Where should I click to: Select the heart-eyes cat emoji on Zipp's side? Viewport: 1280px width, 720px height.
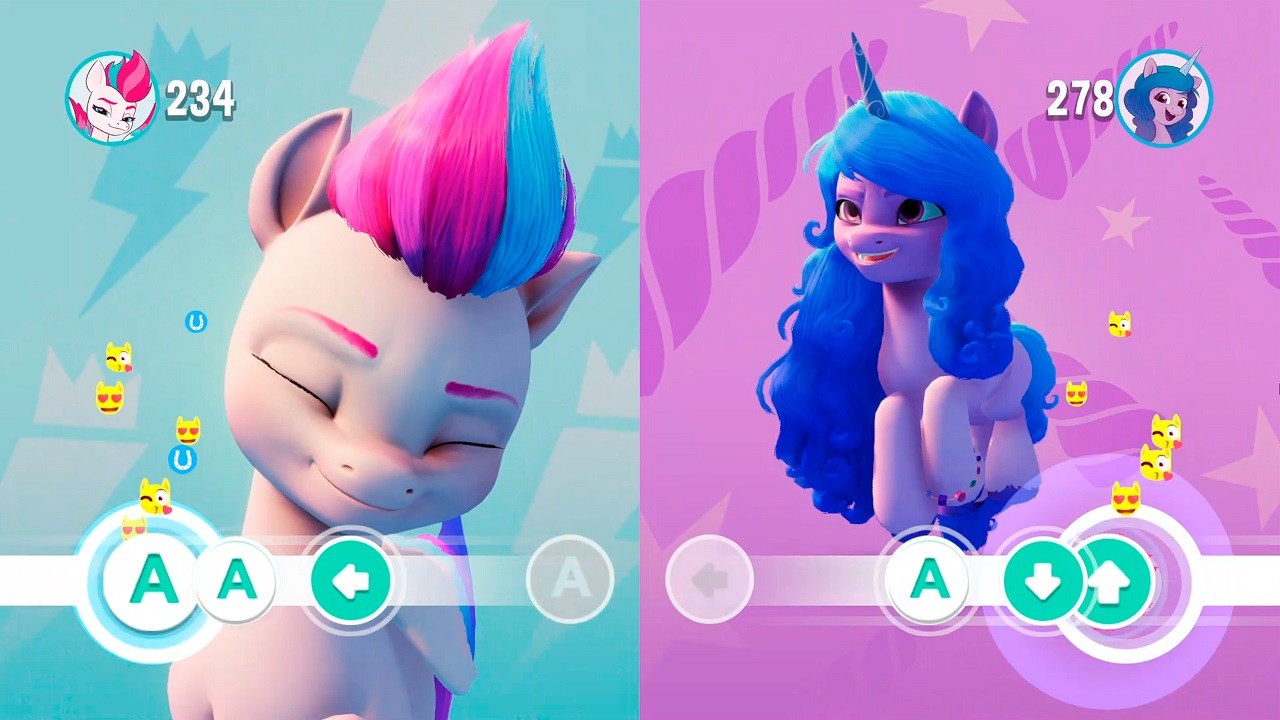coord(110,399)
